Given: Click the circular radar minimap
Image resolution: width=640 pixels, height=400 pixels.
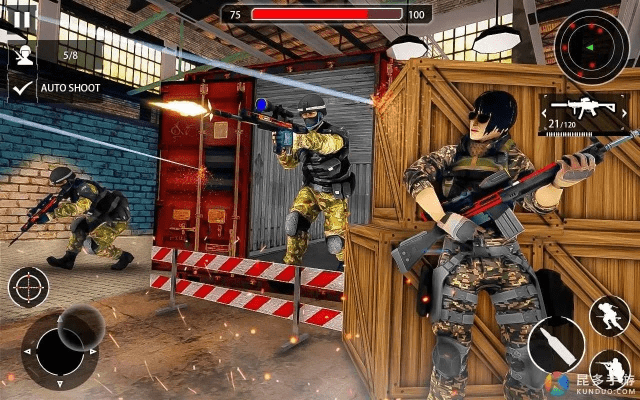Looking at the screenshot, I should point(592,46).
